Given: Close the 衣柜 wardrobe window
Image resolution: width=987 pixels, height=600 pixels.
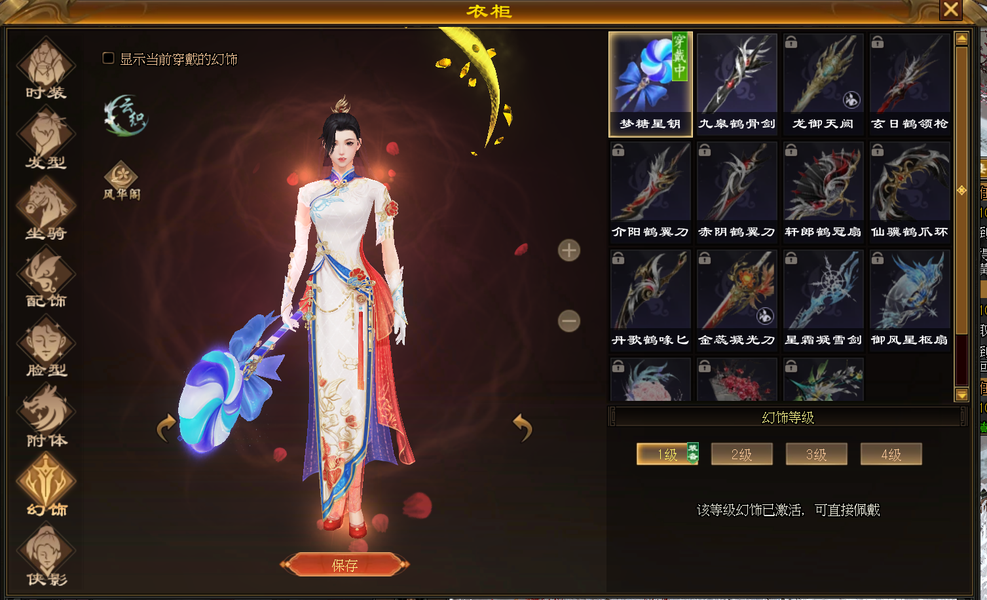Looking at the screenshot, I should coord(950,10).
